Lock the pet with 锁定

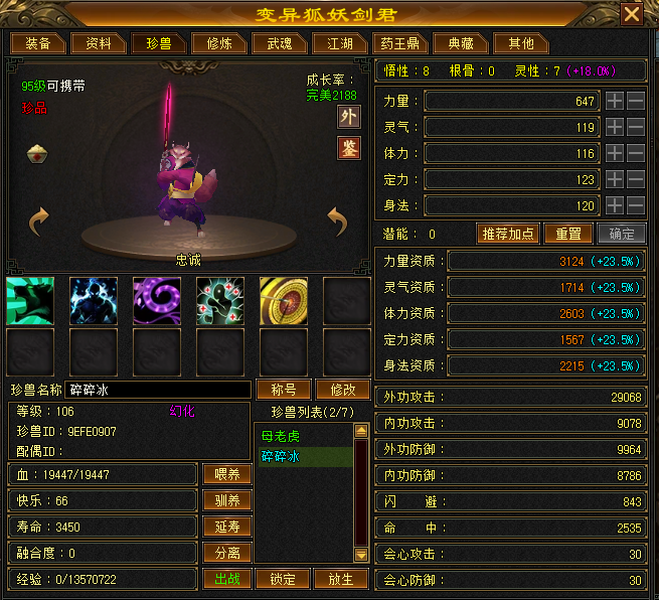283,579
